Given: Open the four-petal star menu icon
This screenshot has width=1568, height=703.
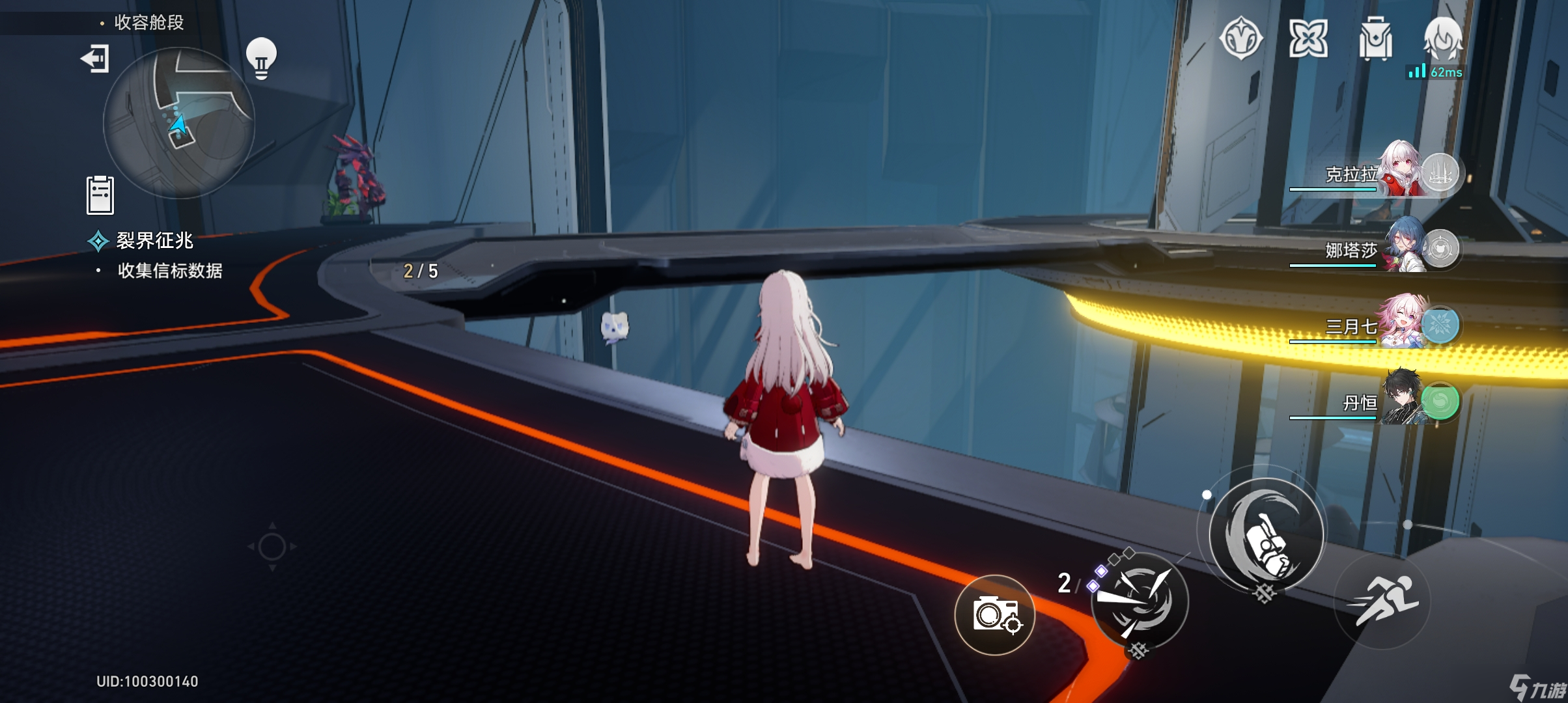Looking at the screenshot, I should pos(1308,38).
